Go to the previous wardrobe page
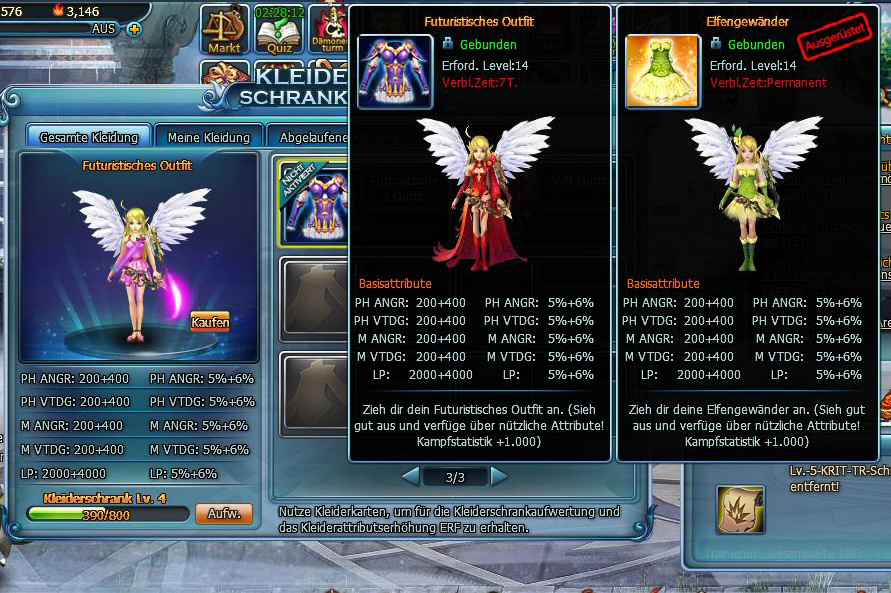891x593 pixels. [410, 475]
